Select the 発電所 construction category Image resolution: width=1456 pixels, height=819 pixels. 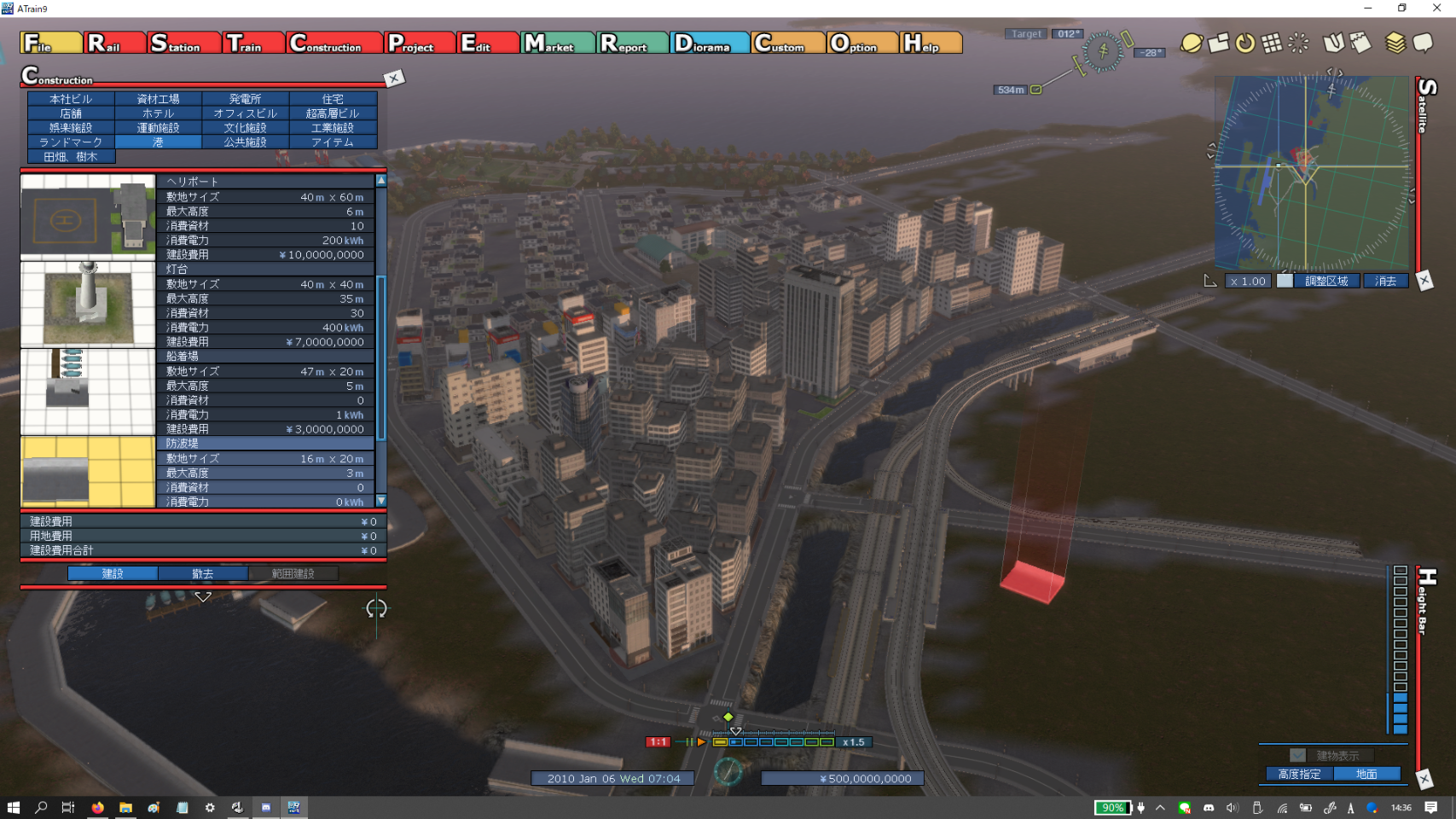(x=246, y=99)
